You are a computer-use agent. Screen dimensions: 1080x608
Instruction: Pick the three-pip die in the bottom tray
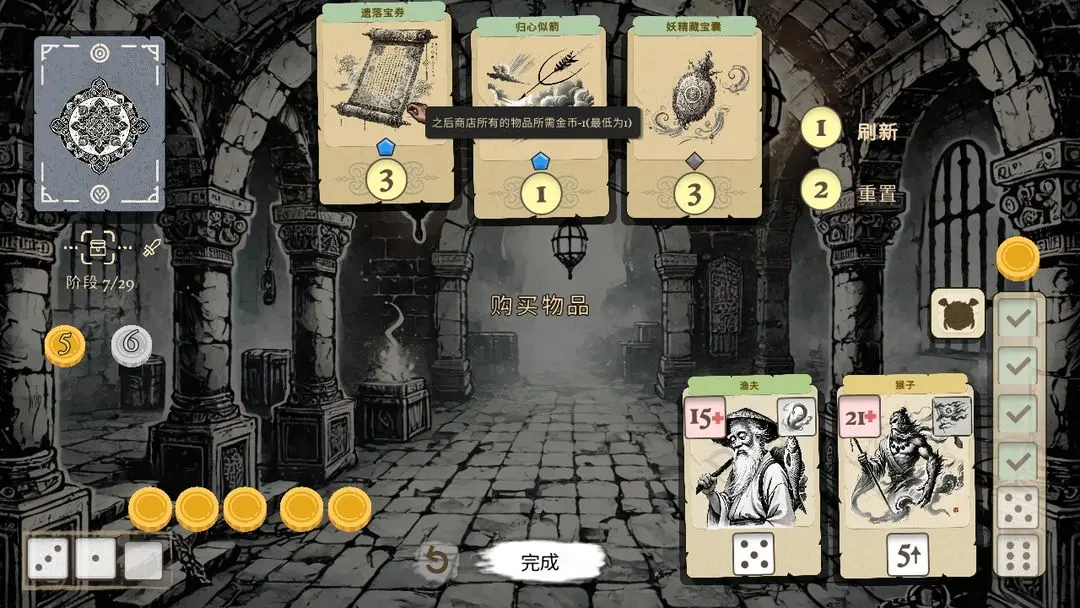[x=48, y=560]
